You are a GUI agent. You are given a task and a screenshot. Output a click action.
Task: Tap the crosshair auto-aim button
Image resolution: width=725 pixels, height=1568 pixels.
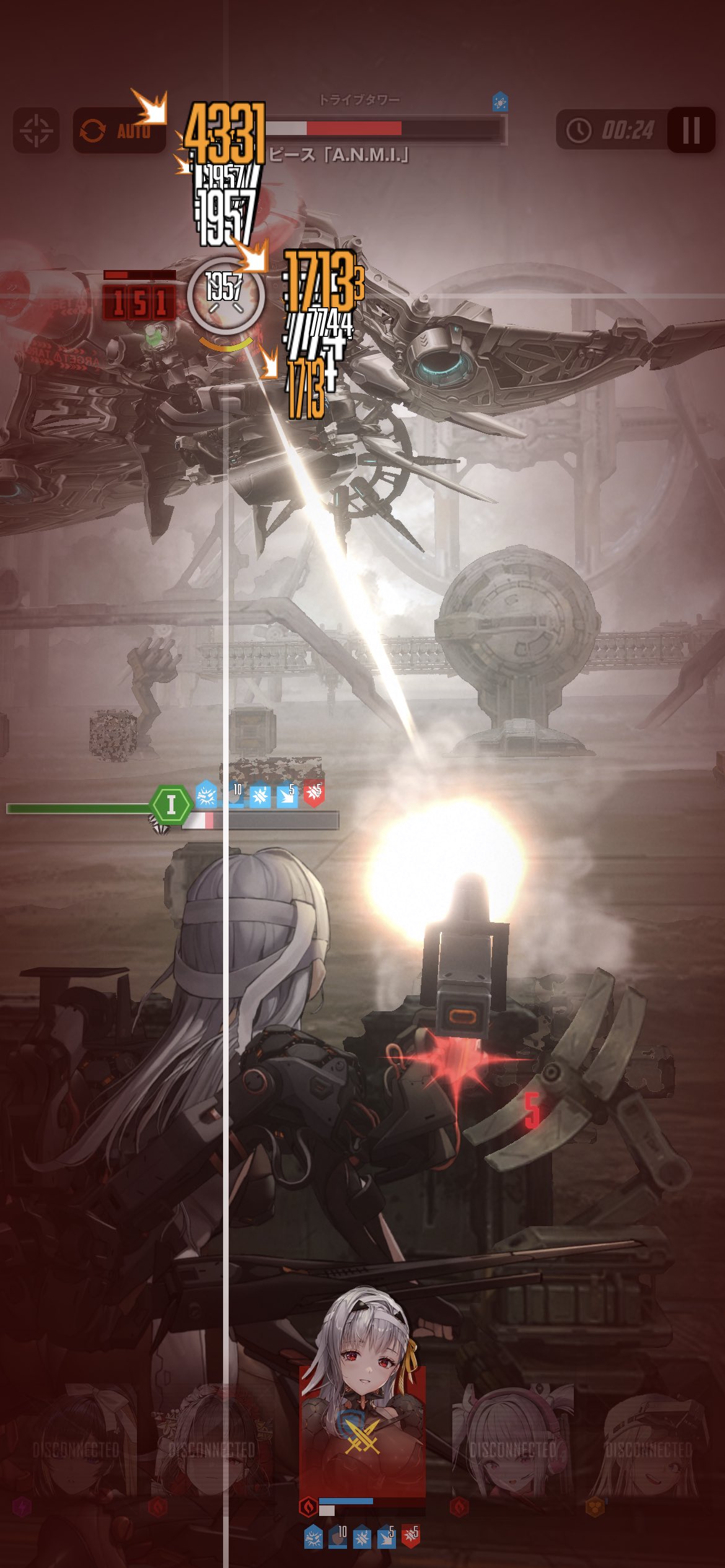click(36, 131)
